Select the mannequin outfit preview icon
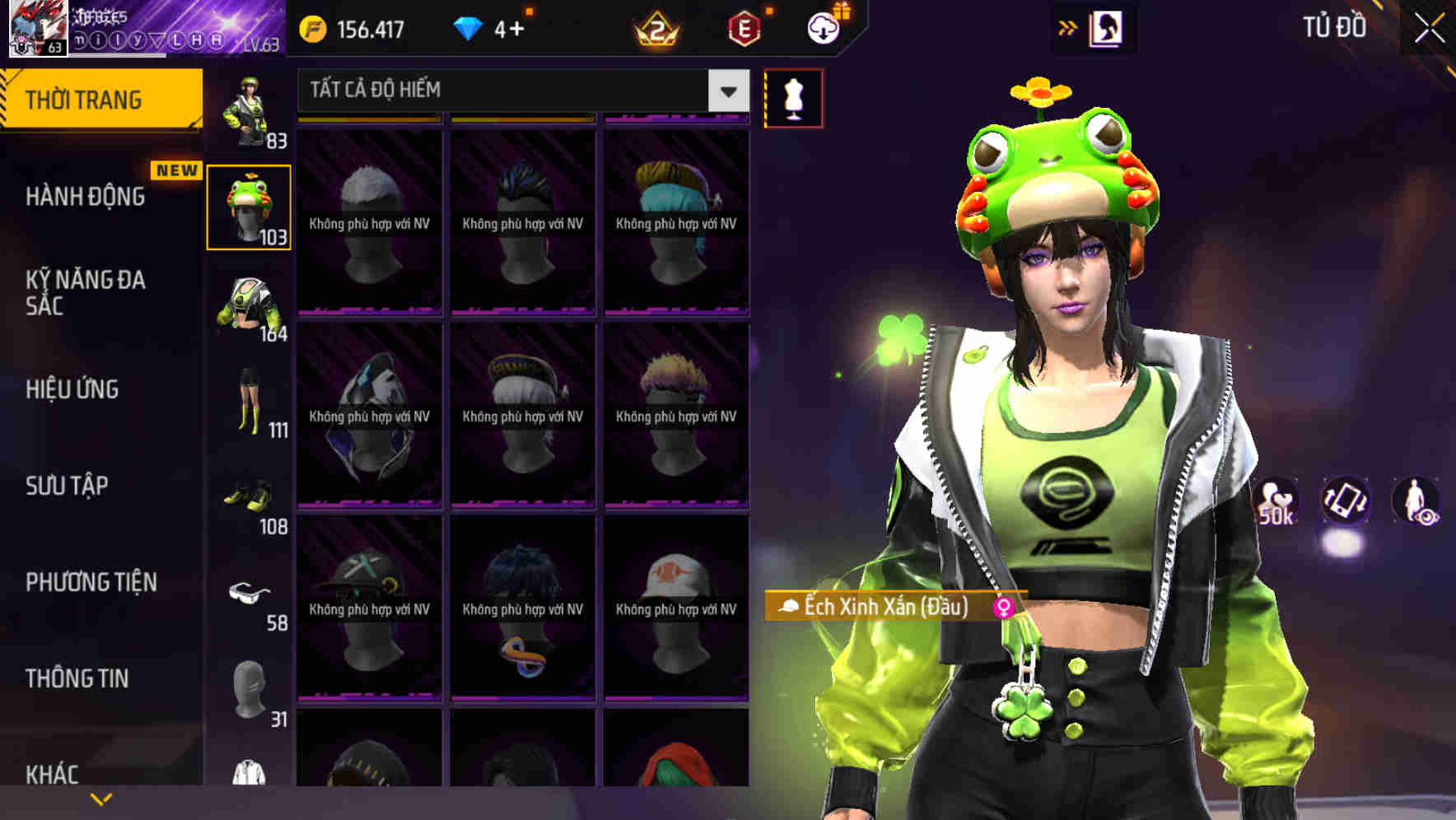The height and width of the screenshot is (820, 1456). click(793, 97)
